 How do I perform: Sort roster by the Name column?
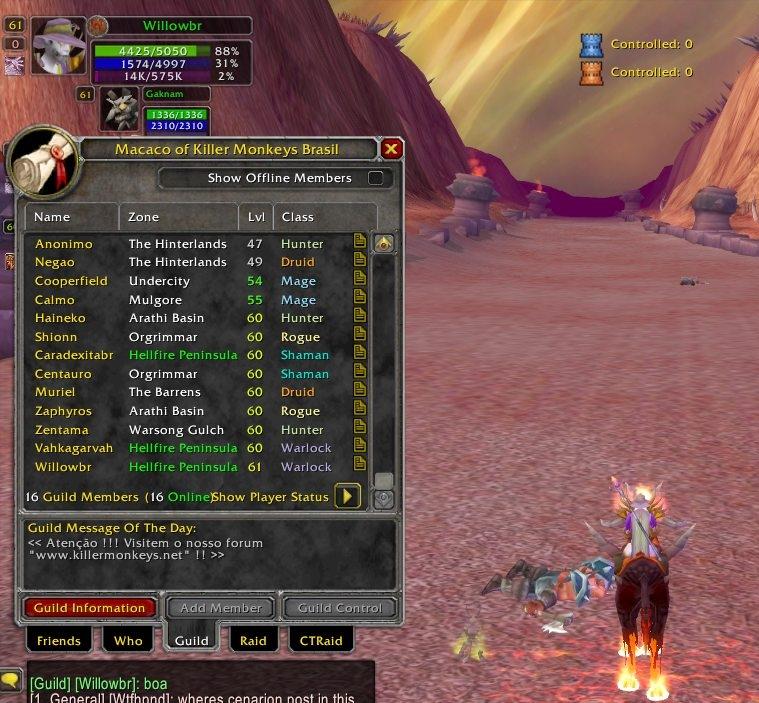click(x=72, y=216)
